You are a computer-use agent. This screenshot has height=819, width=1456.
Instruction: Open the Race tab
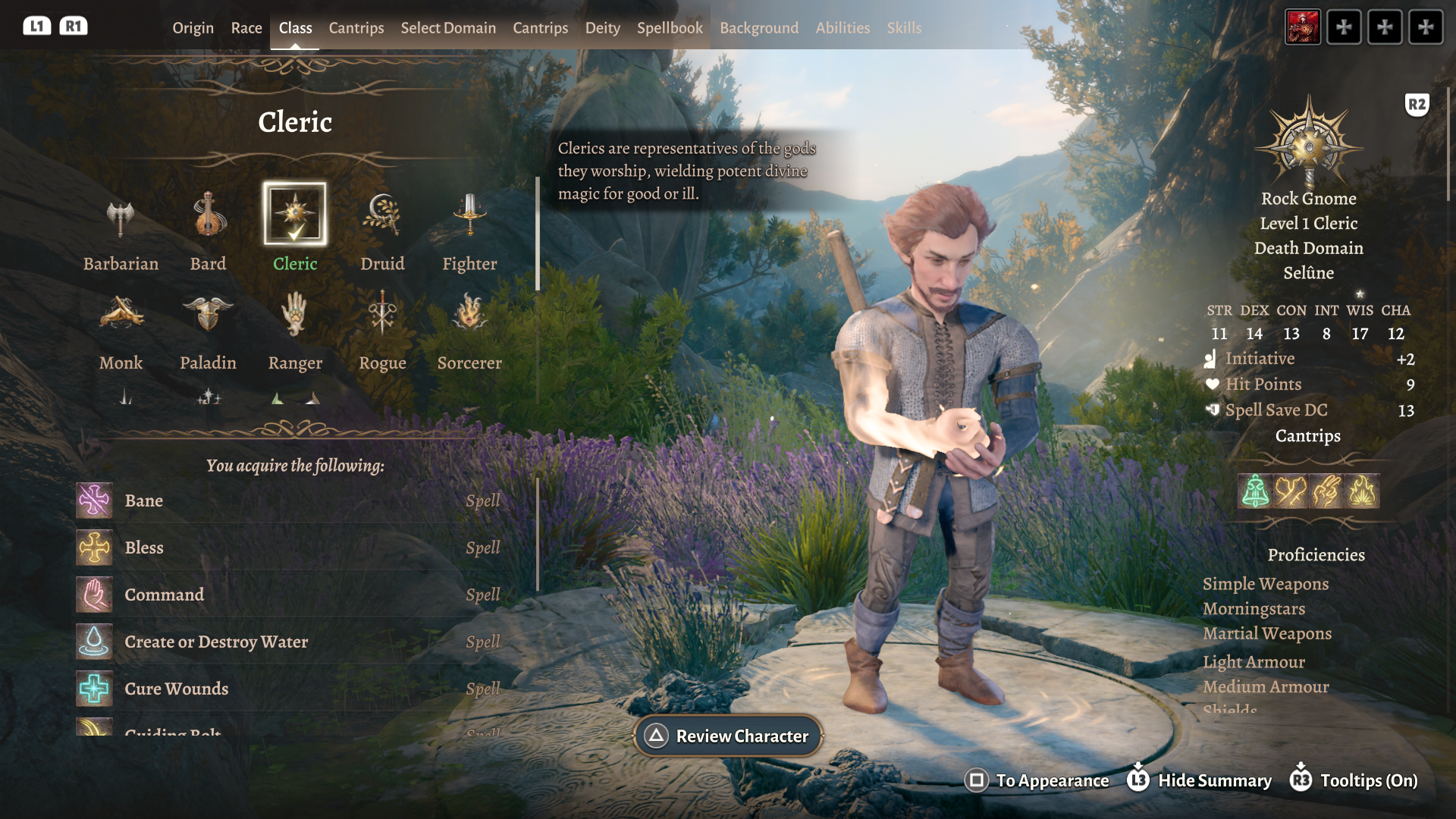(x=246, y=28)
